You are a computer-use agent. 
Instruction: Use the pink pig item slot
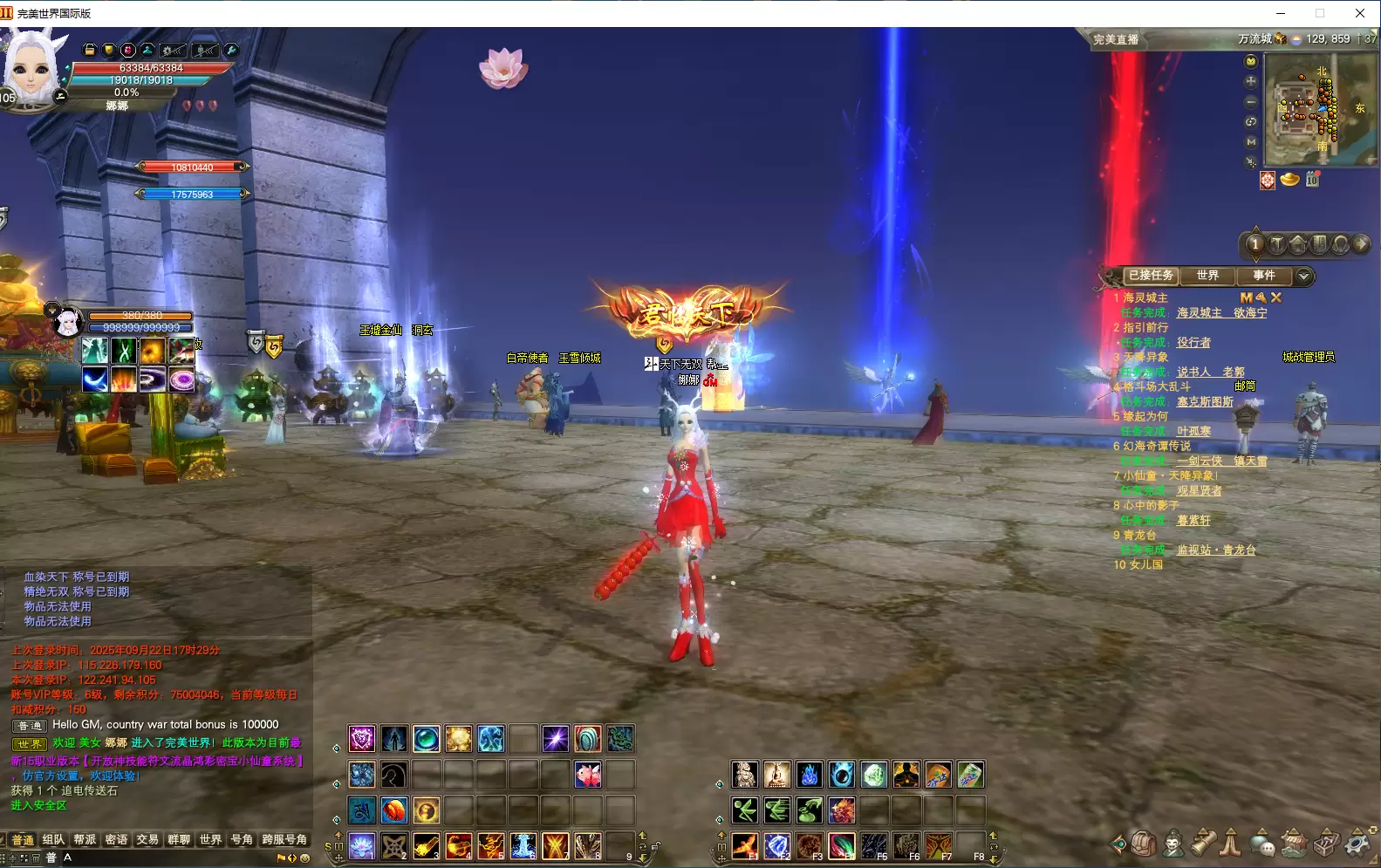point(588,775)
